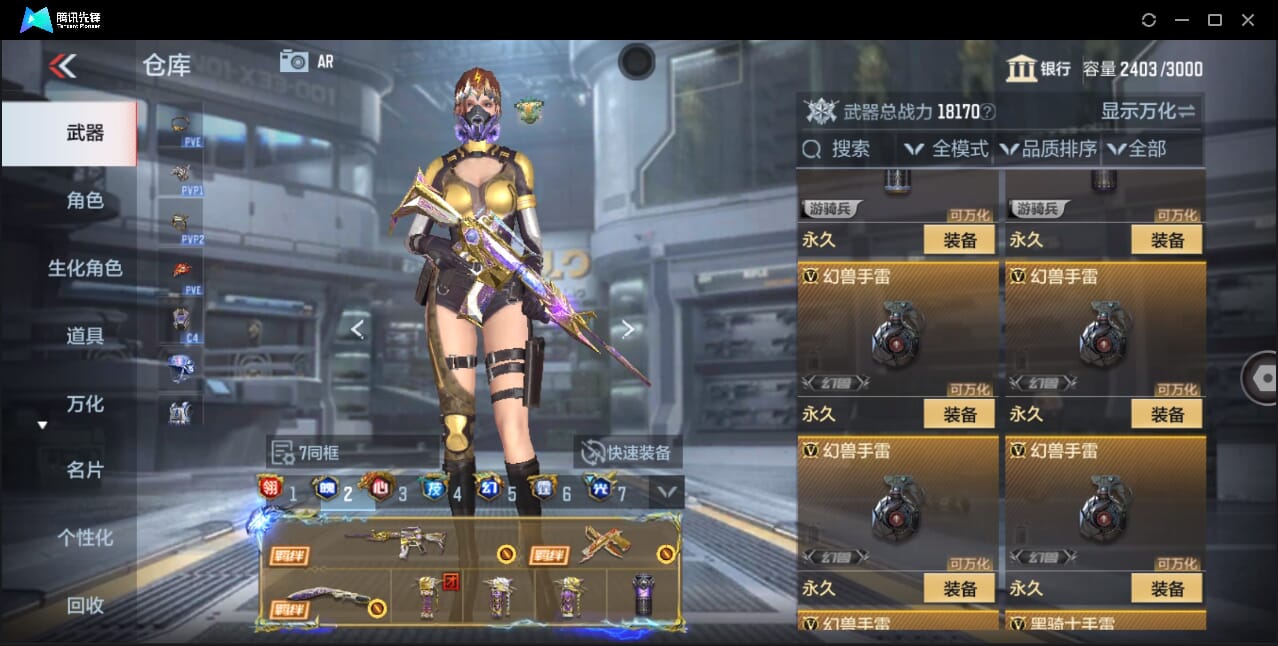Go back using the double-arrow button
This screenshot has height=646, width=1278.
[62, 66]
